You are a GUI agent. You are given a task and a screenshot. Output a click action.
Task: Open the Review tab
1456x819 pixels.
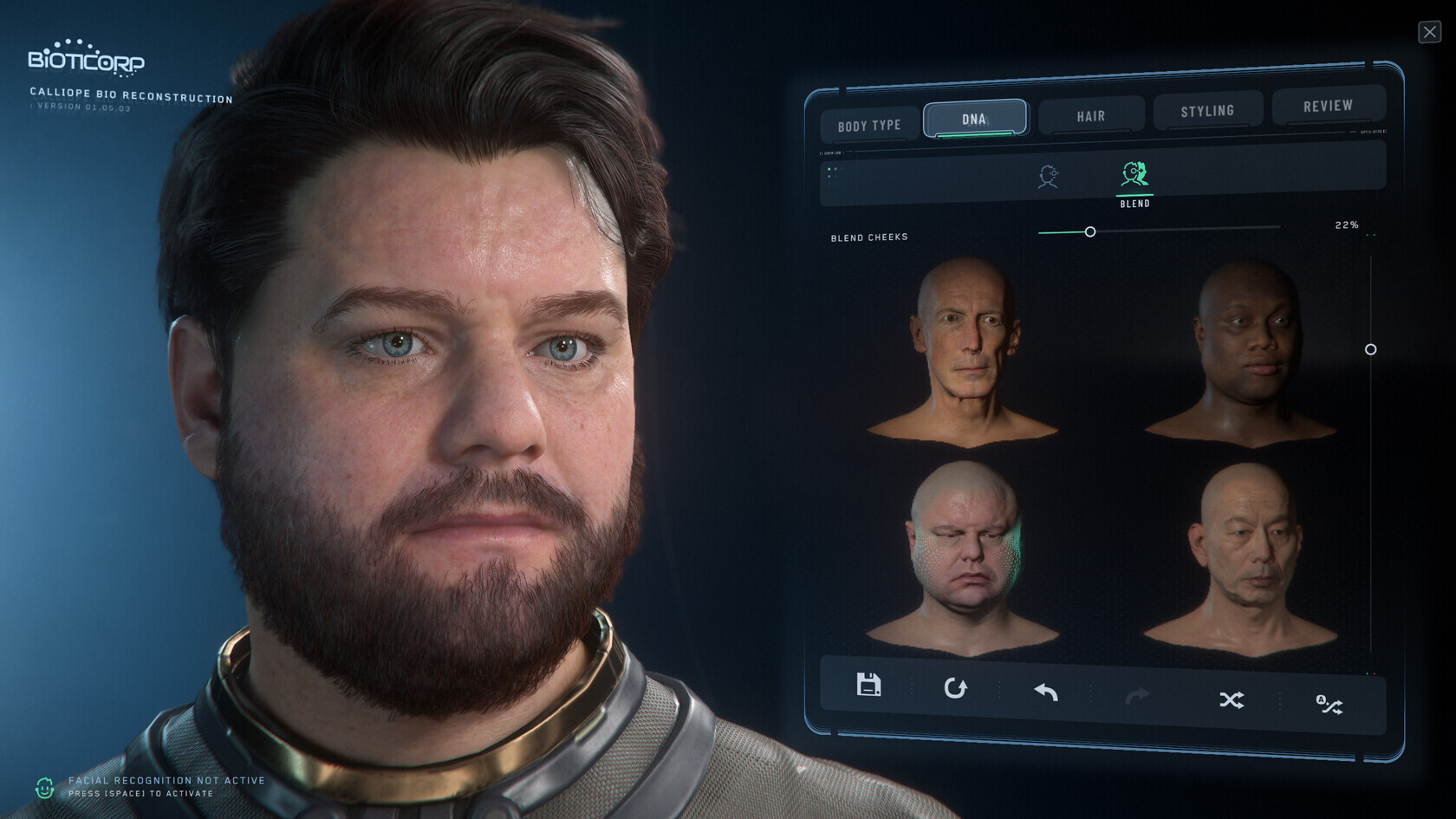[x=1328, y=106]
